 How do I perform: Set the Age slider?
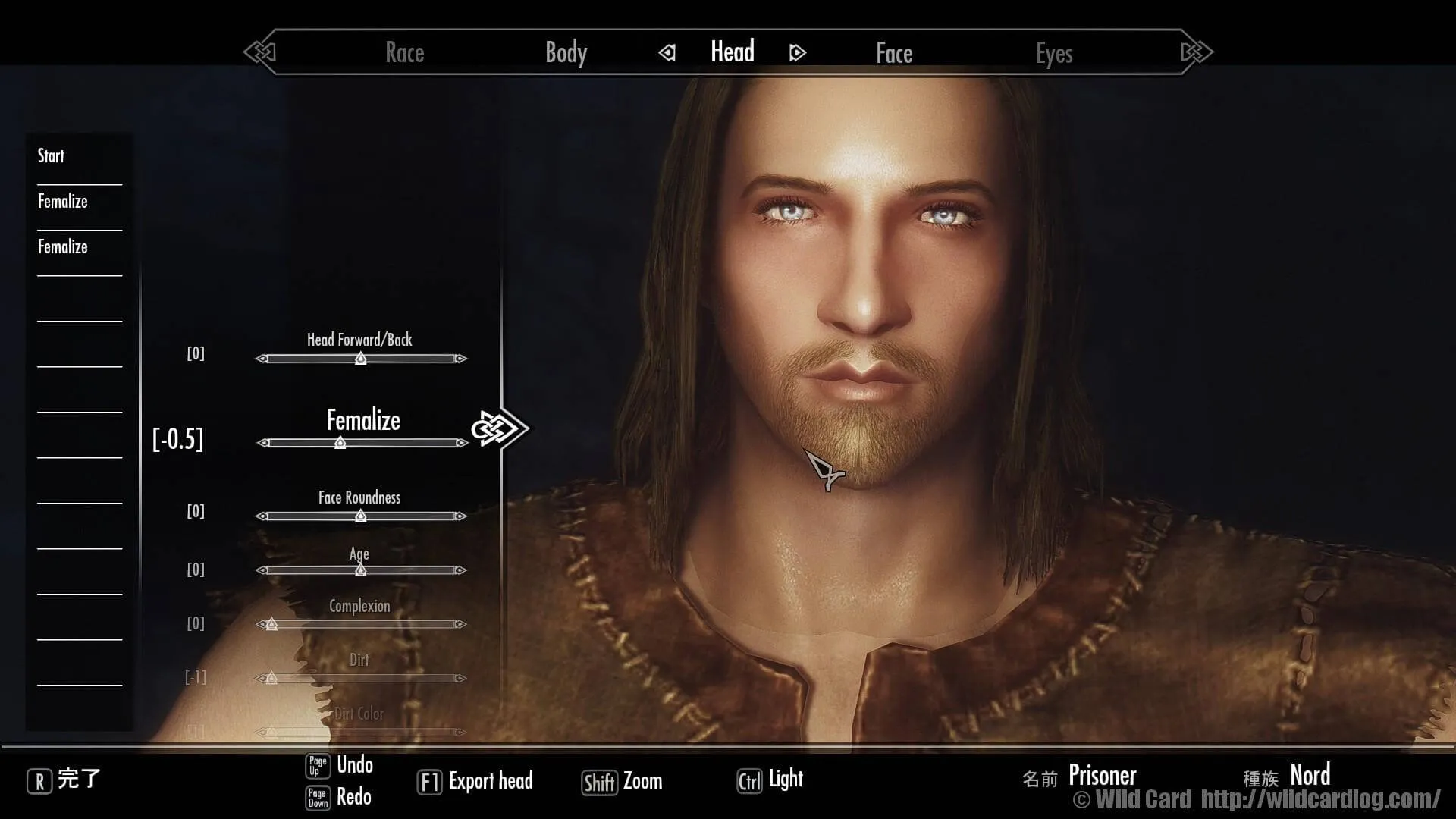[x=361, y=570]
